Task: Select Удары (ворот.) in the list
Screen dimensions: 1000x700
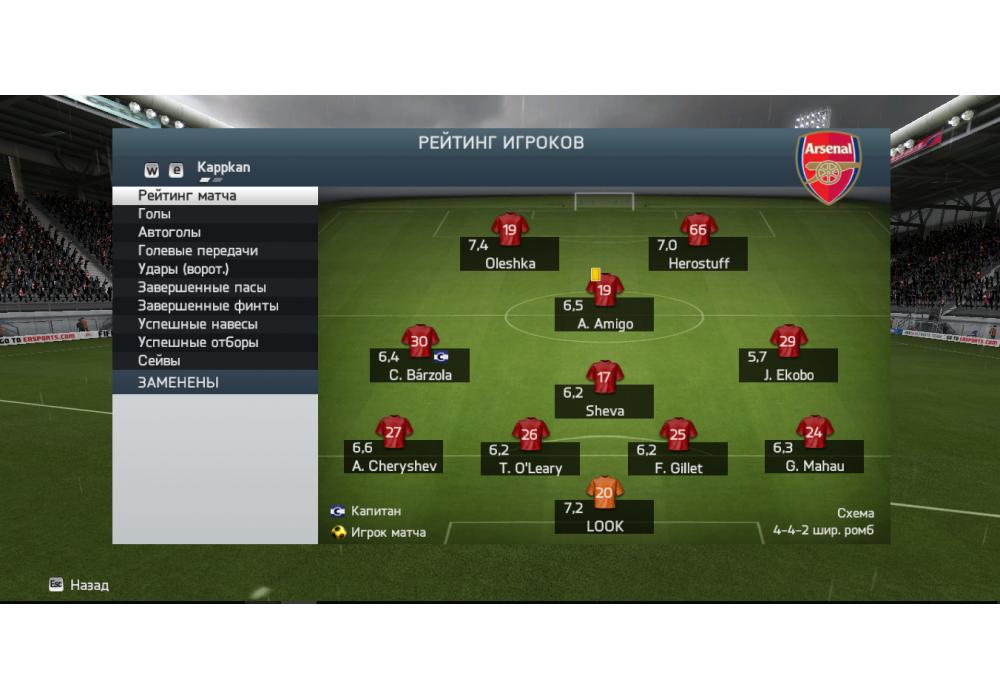Action: [x=215, y=269]
